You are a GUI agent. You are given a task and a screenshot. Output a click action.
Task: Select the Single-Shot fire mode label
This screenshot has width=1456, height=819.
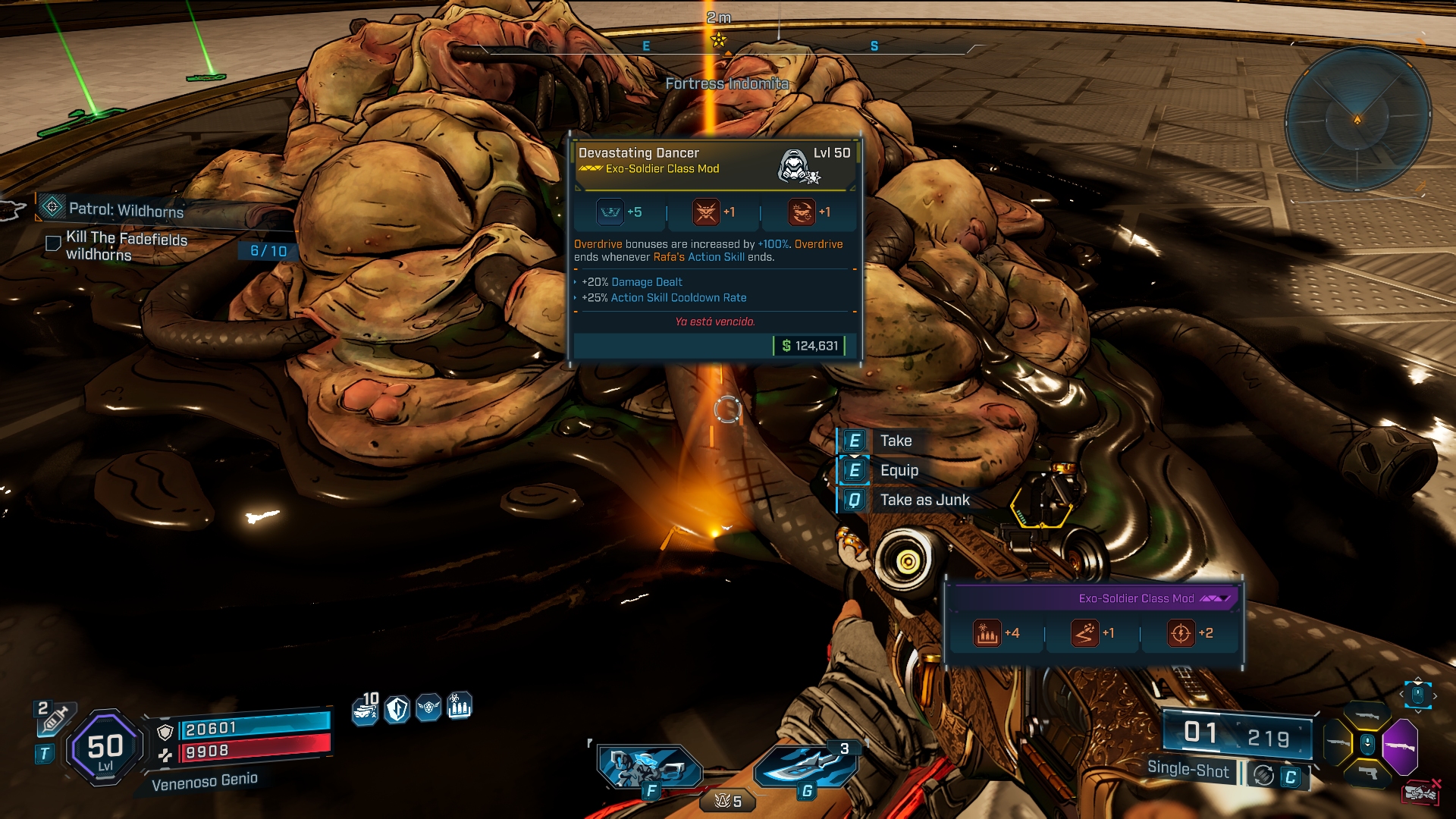point(1188,769)
